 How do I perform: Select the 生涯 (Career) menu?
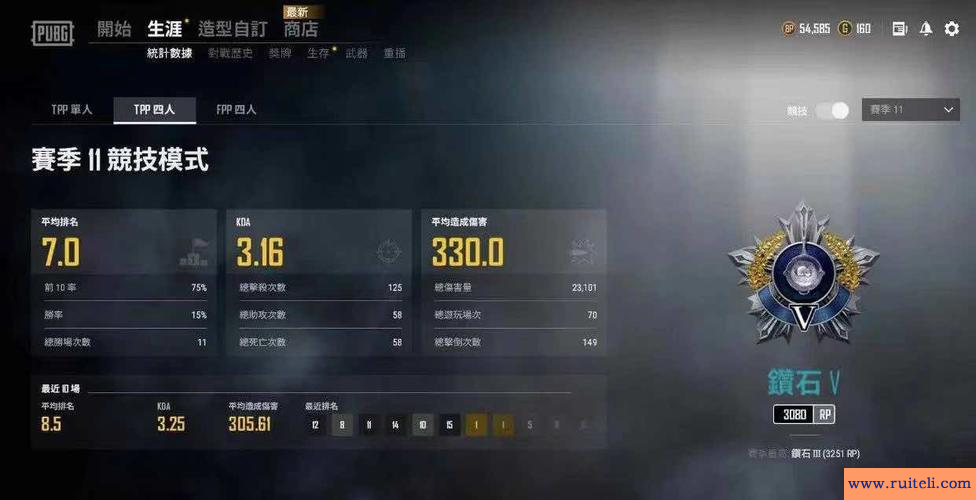[164, 29]
